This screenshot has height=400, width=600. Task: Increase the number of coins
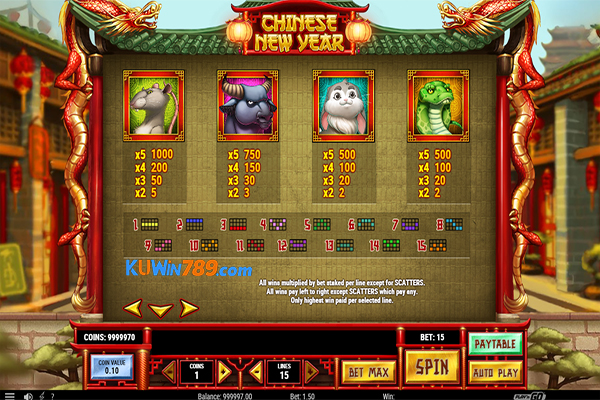coord(225,372)
